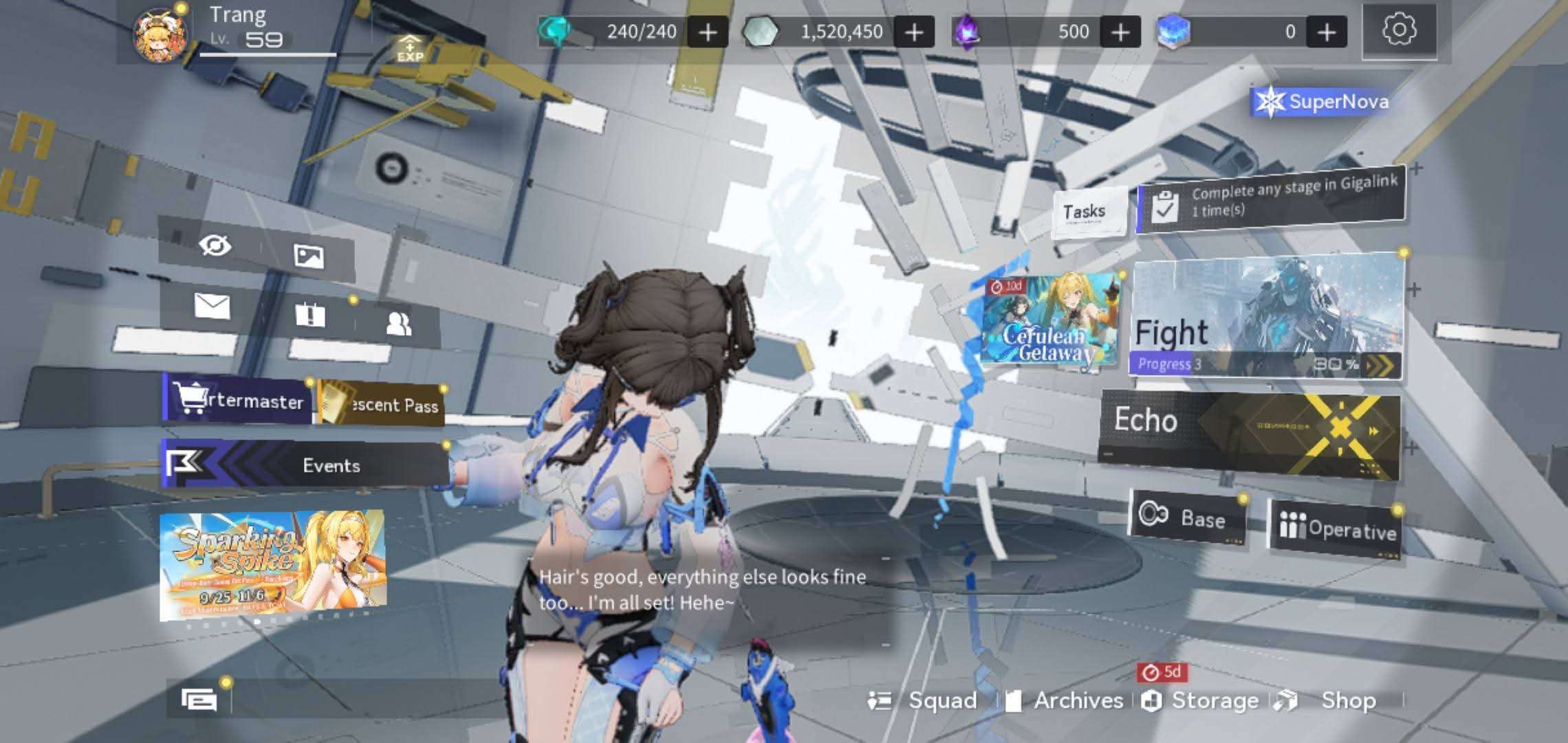Toggle the hide-interface eye icon
The image size is (1568, 743).
point(215,245)
